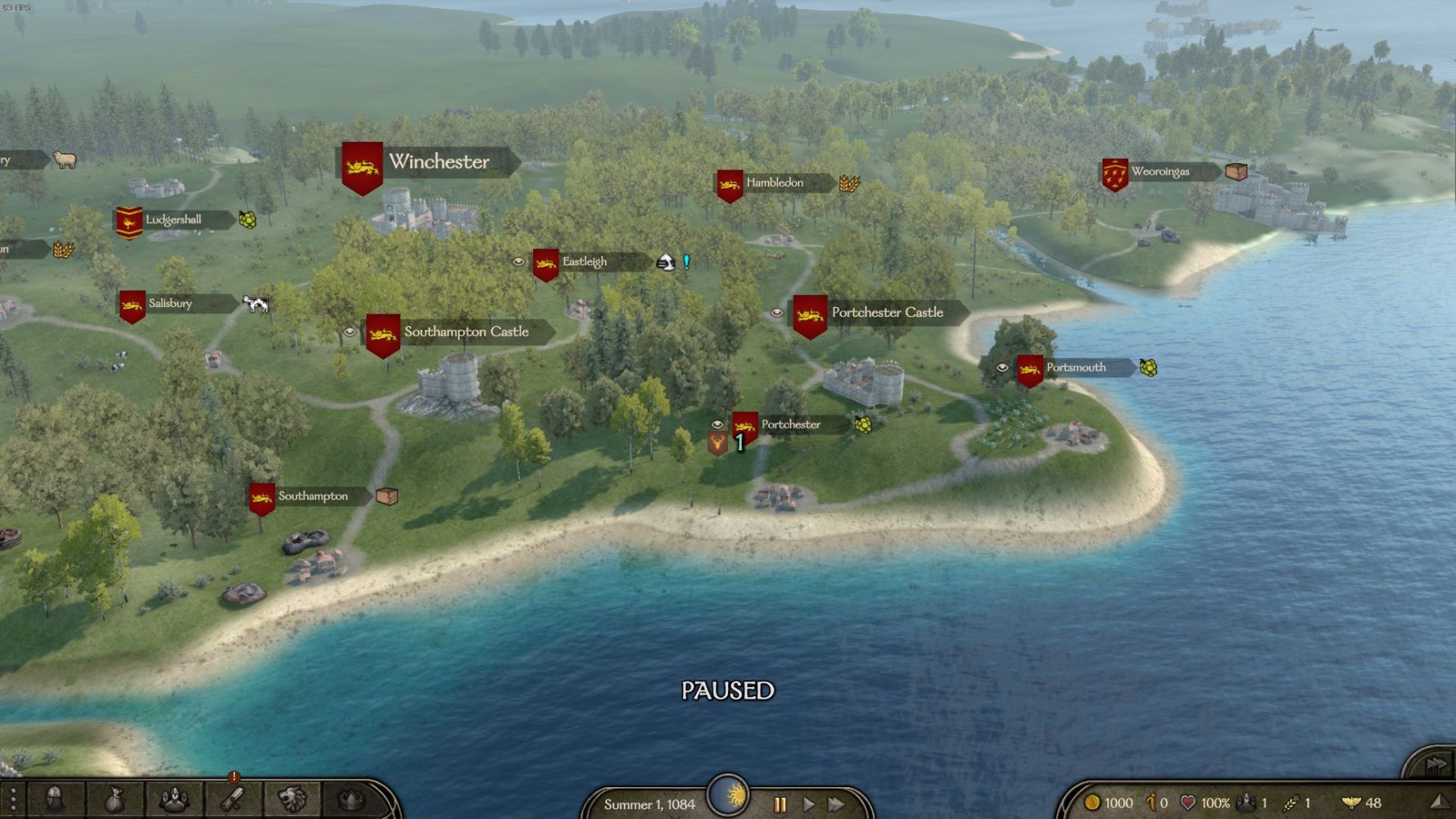Open the clan lion-head icon

coord(292,799)
